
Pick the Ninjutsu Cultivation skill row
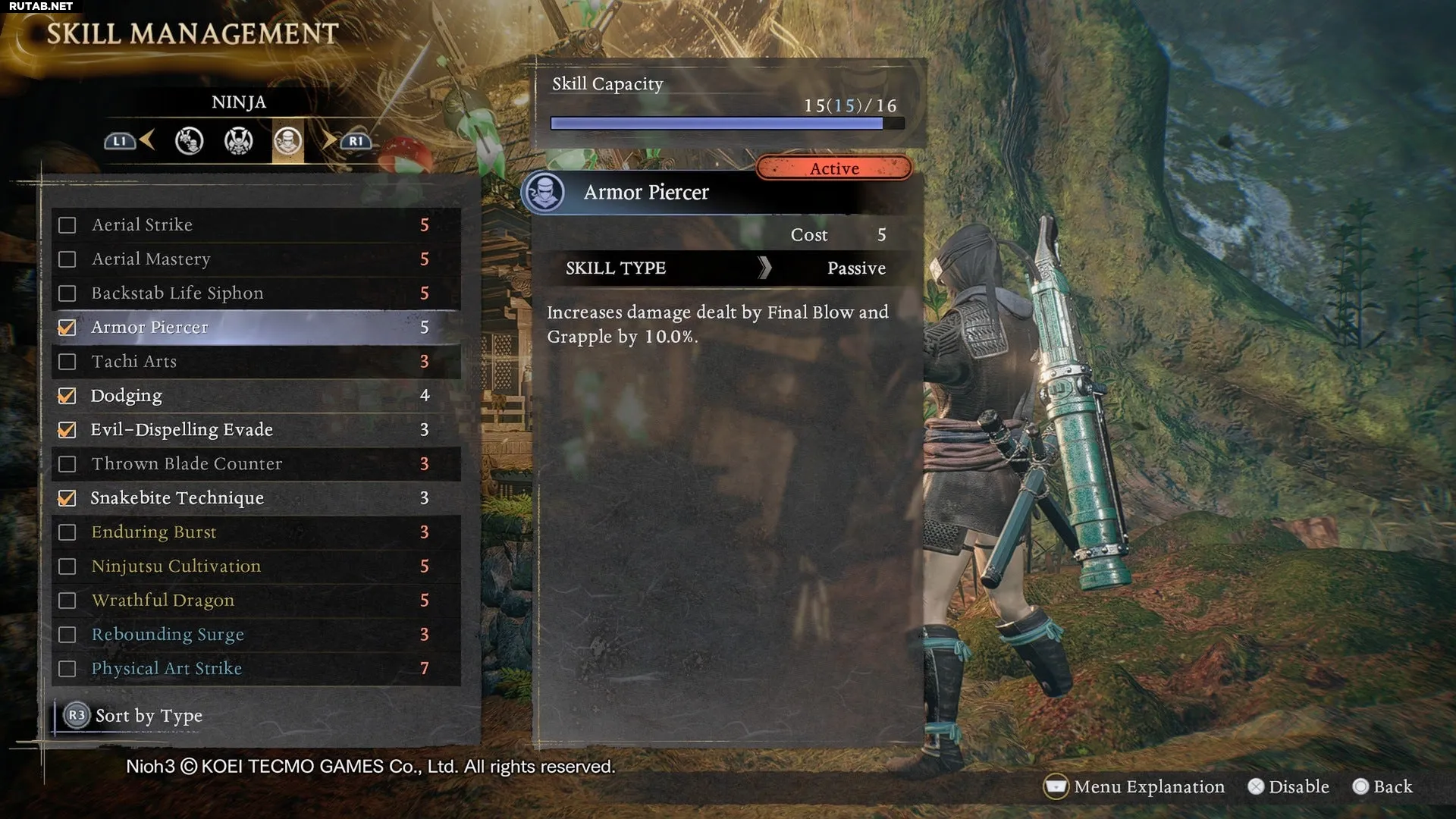255,566
